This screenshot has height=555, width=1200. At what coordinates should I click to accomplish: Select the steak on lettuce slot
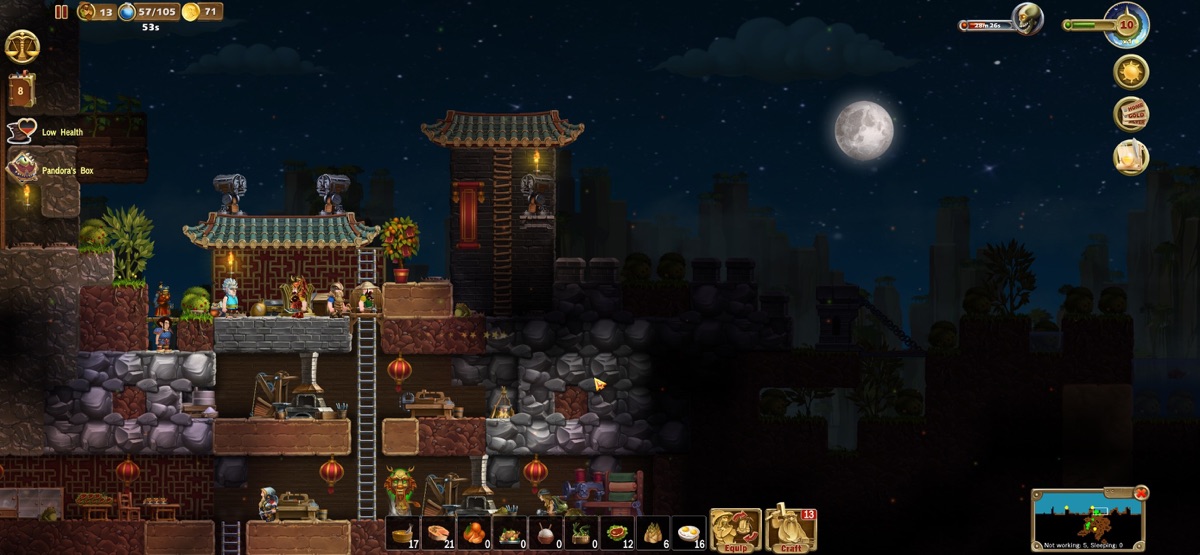[619, 533]
